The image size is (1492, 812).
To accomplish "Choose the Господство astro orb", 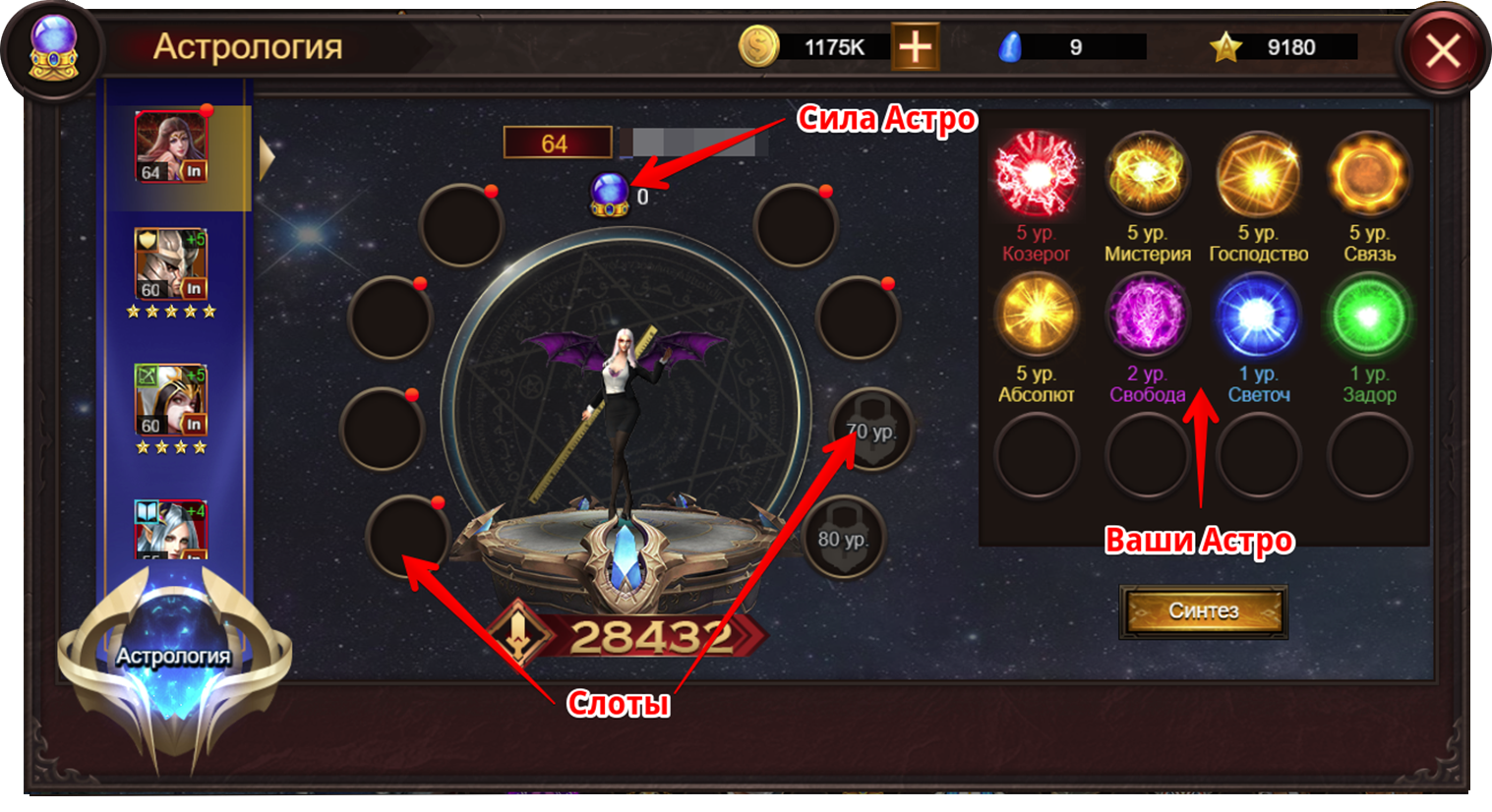I will [x=1258, y=175].
